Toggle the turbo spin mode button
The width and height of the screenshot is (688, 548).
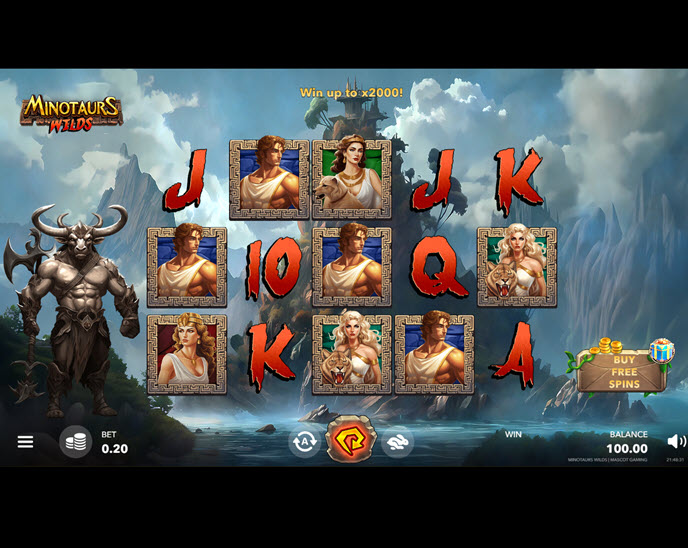(397, 441)
